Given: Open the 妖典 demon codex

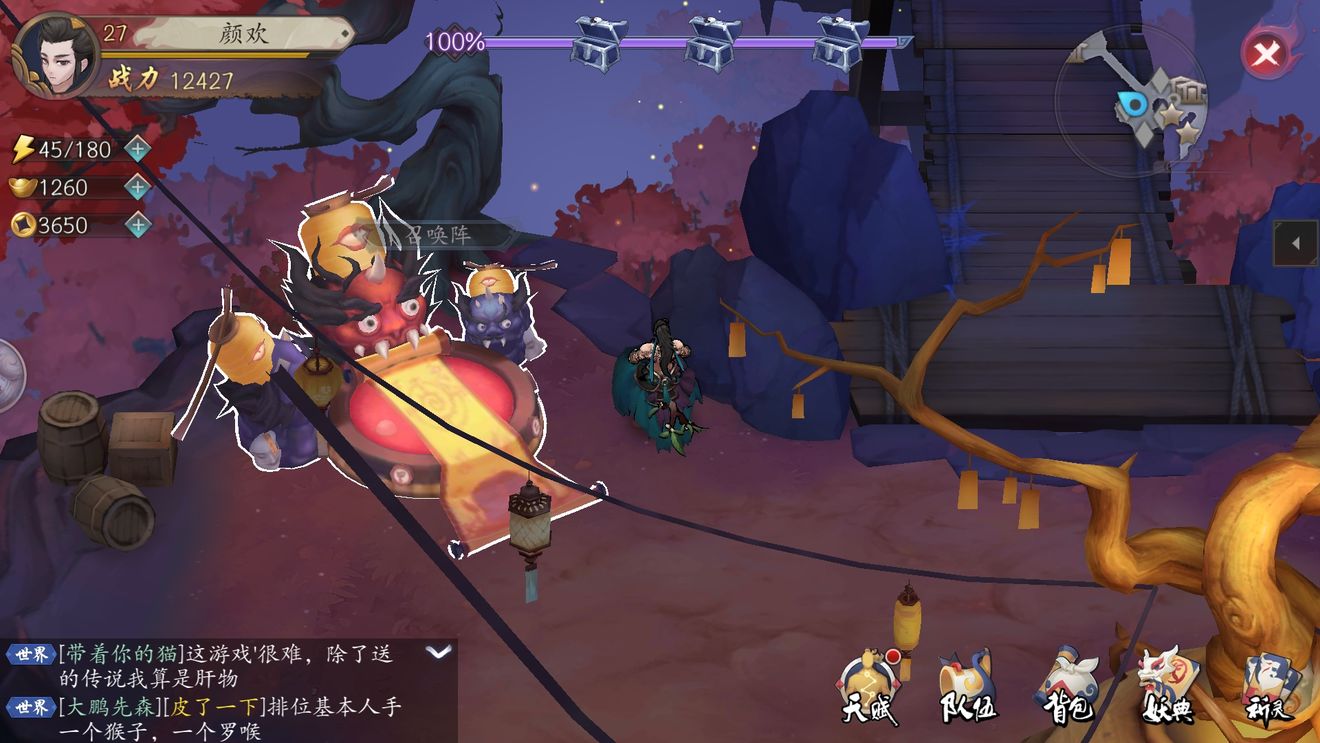Looking at the screenshot, I should coord(1168,688).
